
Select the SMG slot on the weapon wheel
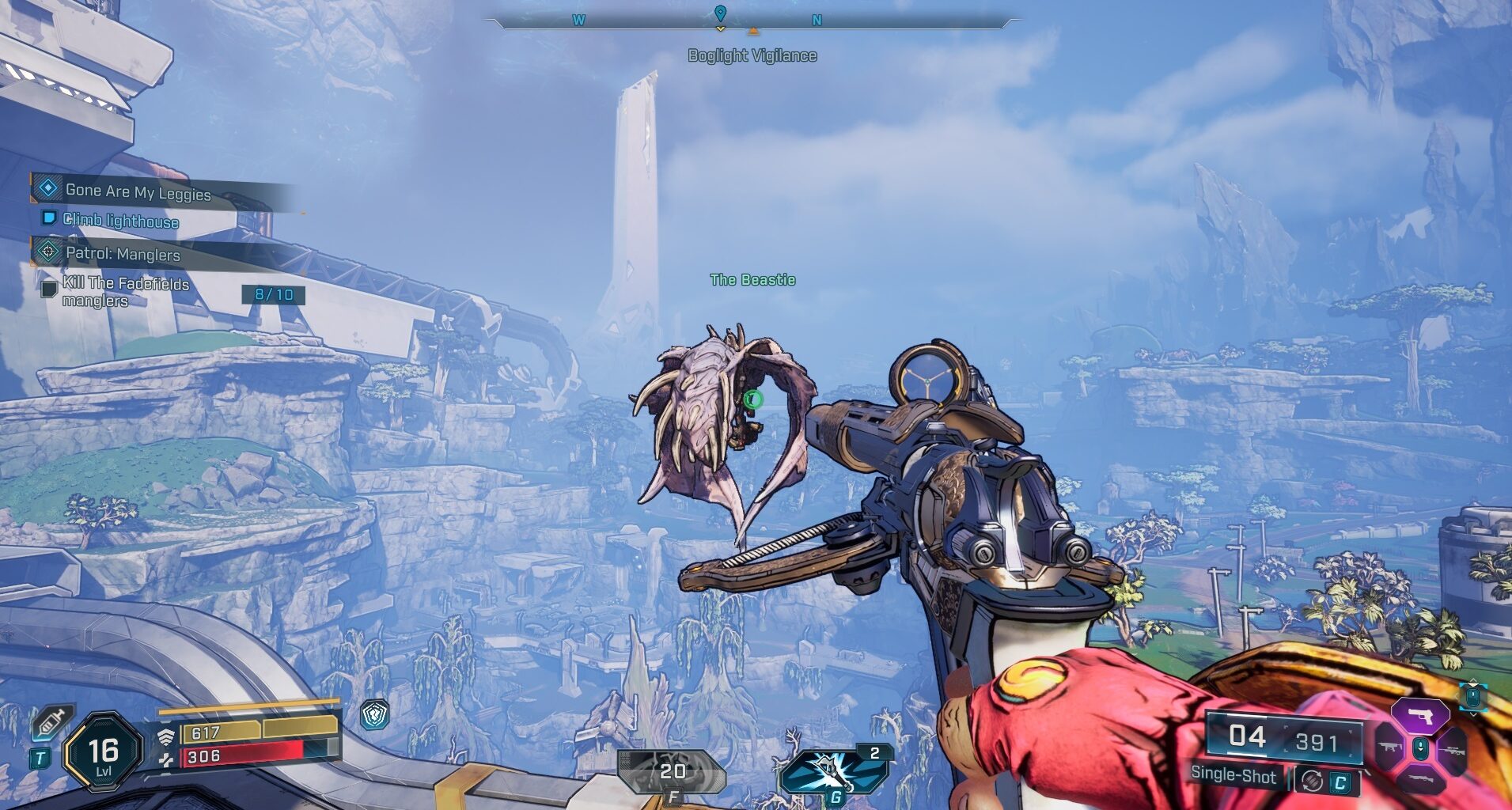(x=1390, y=748)
